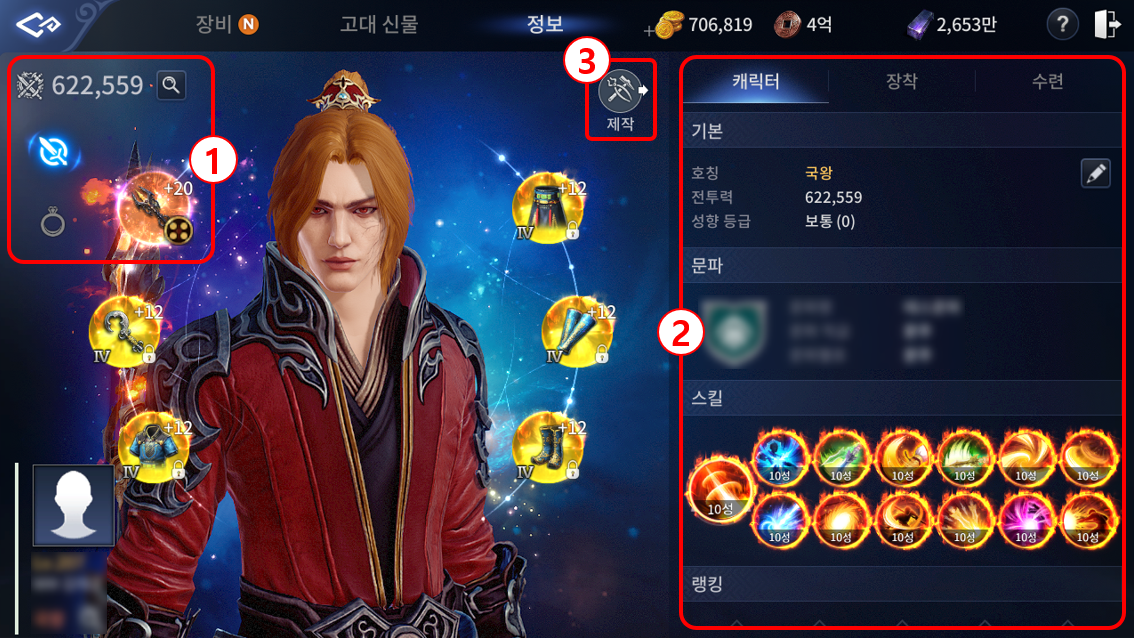Open the 고대 신물 tab
Image resolution: width=1134 pixels, height=638 pixels.
[x=379, y=24]
